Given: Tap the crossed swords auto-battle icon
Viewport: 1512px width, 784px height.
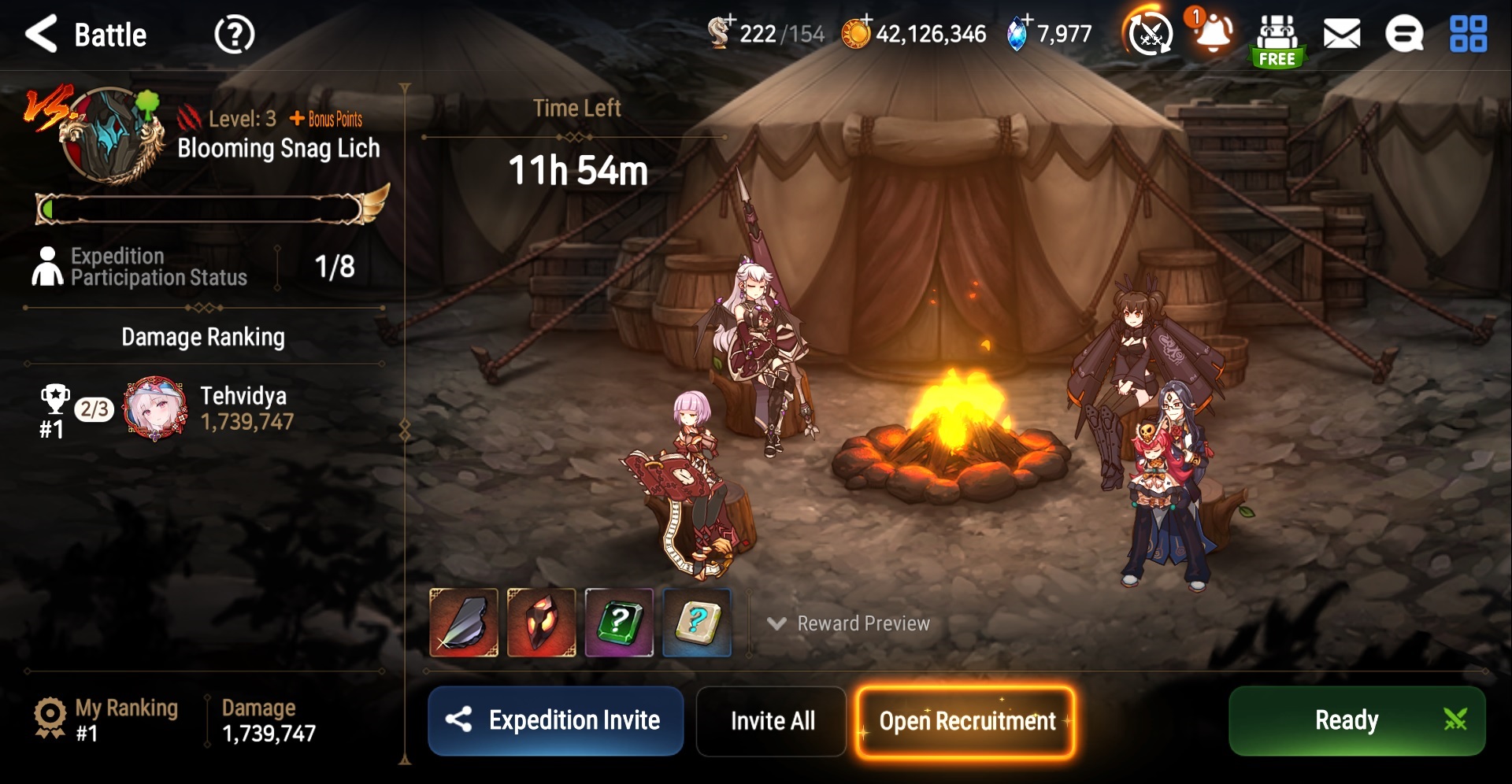Looking at the screenshot, I should click(x=1151, y=35).
